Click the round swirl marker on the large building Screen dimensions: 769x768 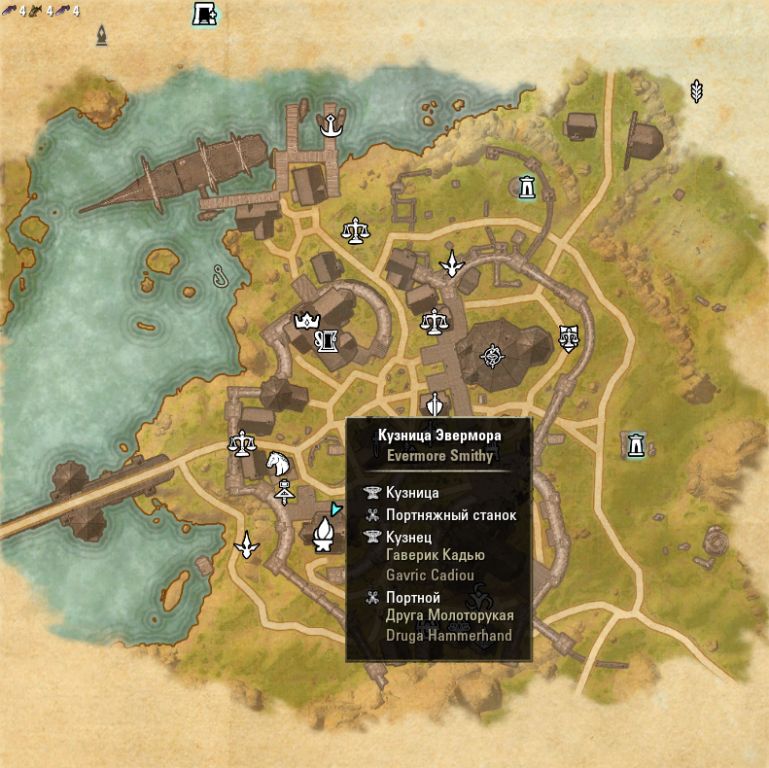click(x=492, y=354)
